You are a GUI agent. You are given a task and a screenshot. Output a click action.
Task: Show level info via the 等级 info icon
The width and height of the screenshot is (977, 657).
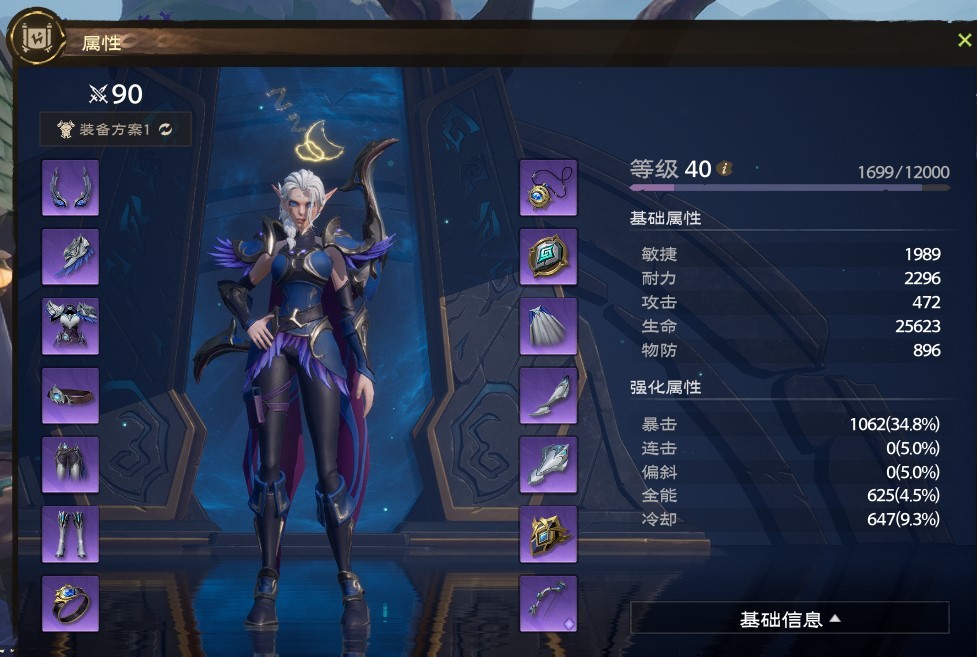(x=725, y=169)
